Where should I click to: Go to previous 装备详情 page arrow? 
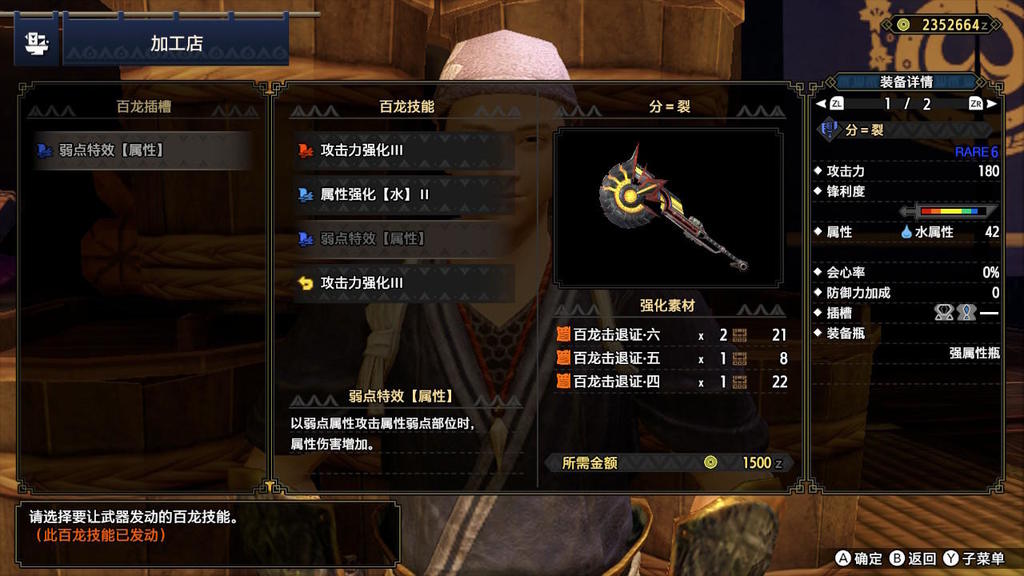822,104
